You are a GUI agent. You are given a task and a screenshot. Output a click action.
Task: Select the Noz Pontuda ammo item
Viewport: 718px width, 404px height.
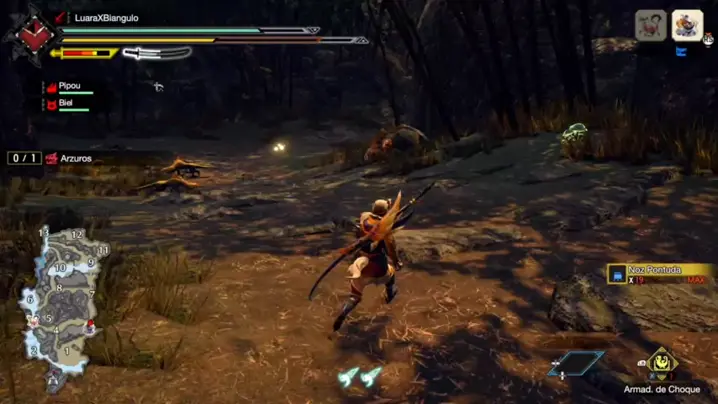point(658,274)
